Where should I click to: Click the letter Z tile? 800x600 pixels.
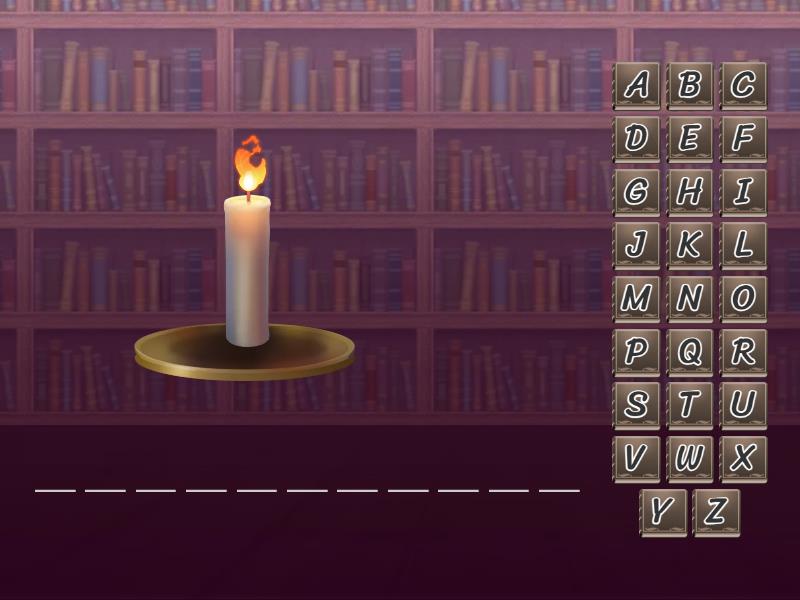(716, 512)
